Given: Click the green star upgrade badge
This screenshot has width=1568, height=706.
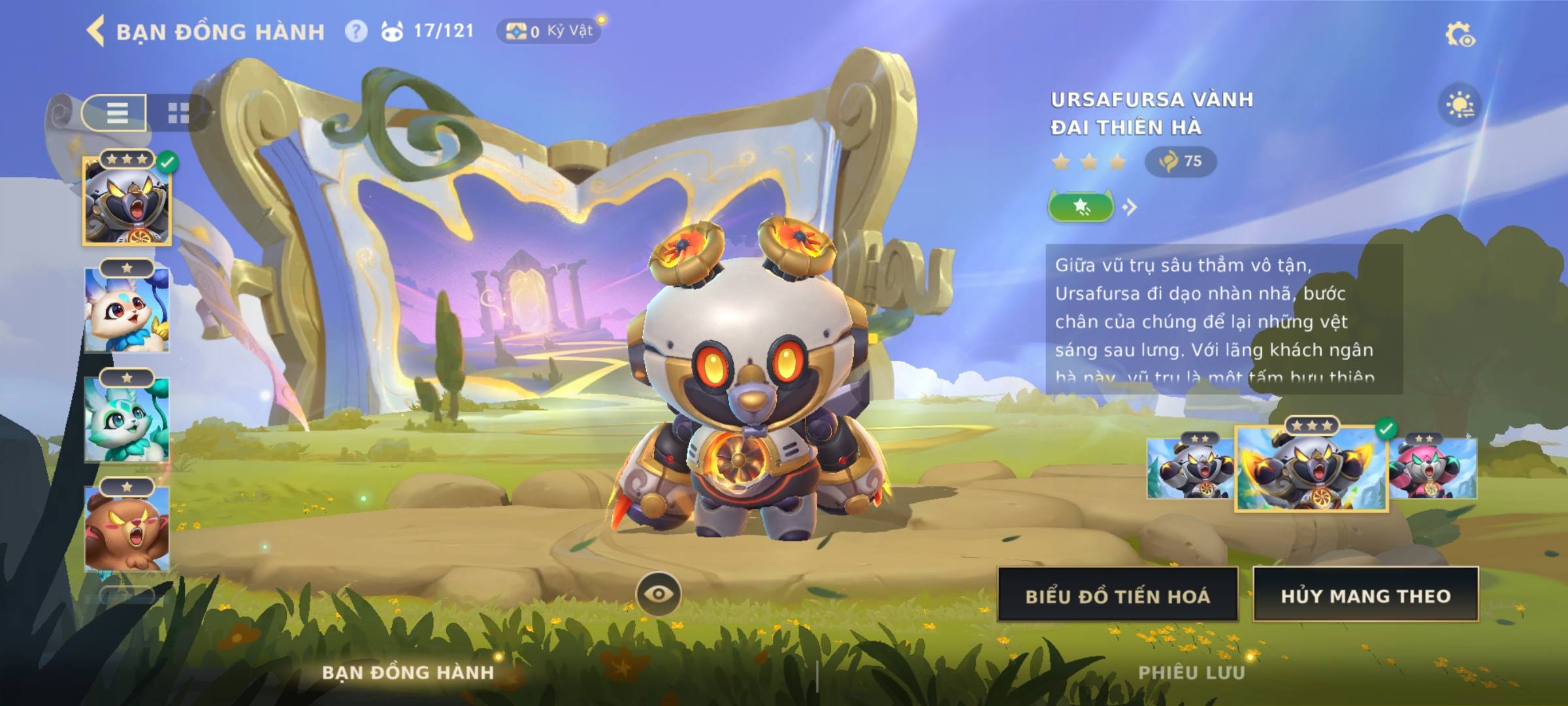Looking at the screenshot, I should click(1081, 207).
